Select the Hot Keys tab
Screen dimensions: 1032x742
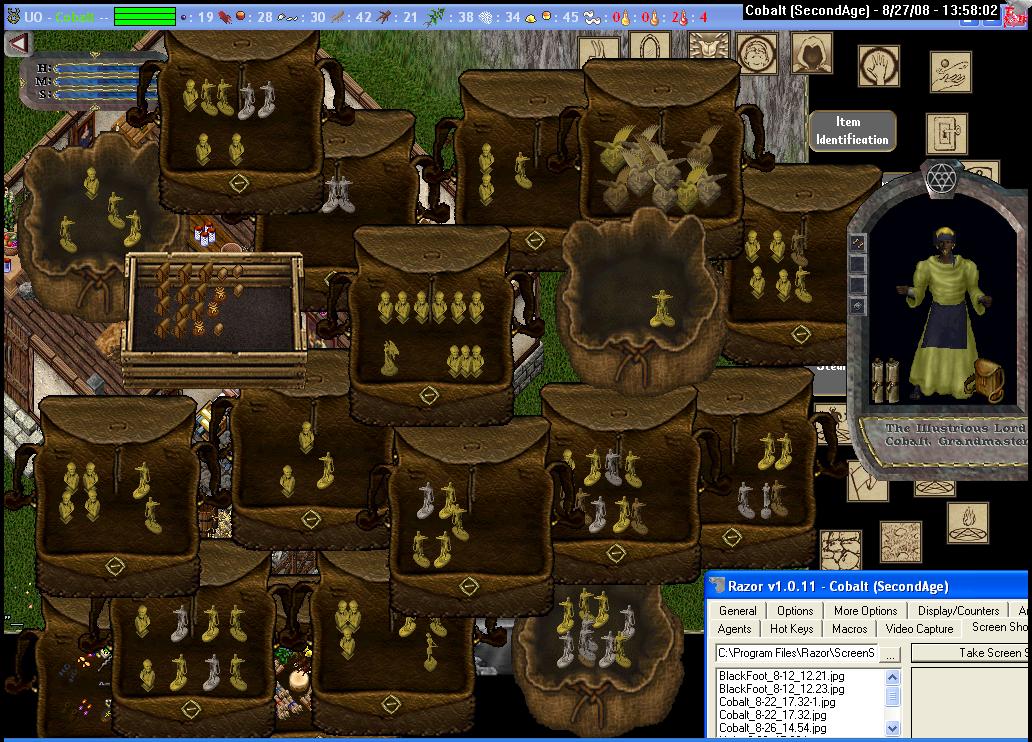tap(791, 628)
